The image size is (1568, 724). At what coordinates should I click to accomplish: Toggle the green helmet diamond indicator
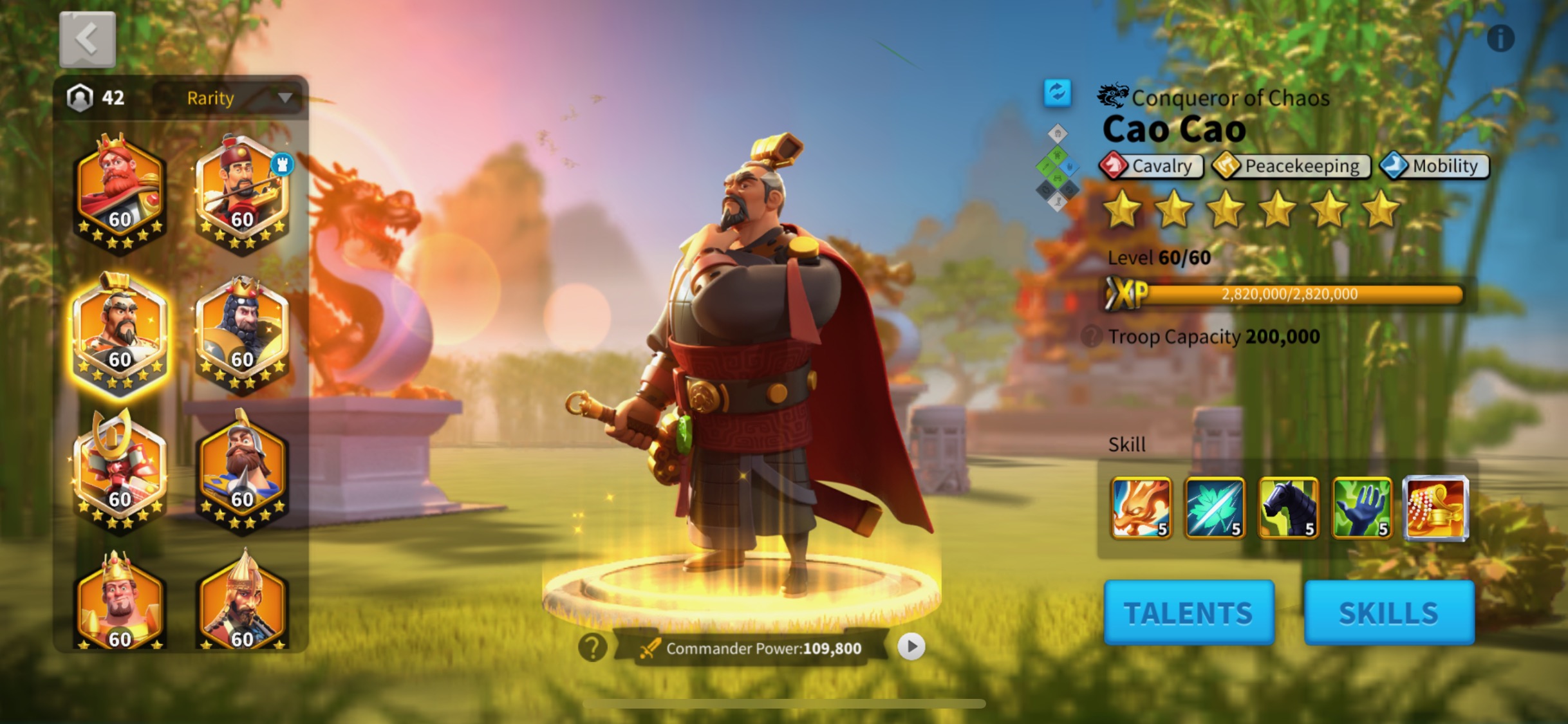1057,154
